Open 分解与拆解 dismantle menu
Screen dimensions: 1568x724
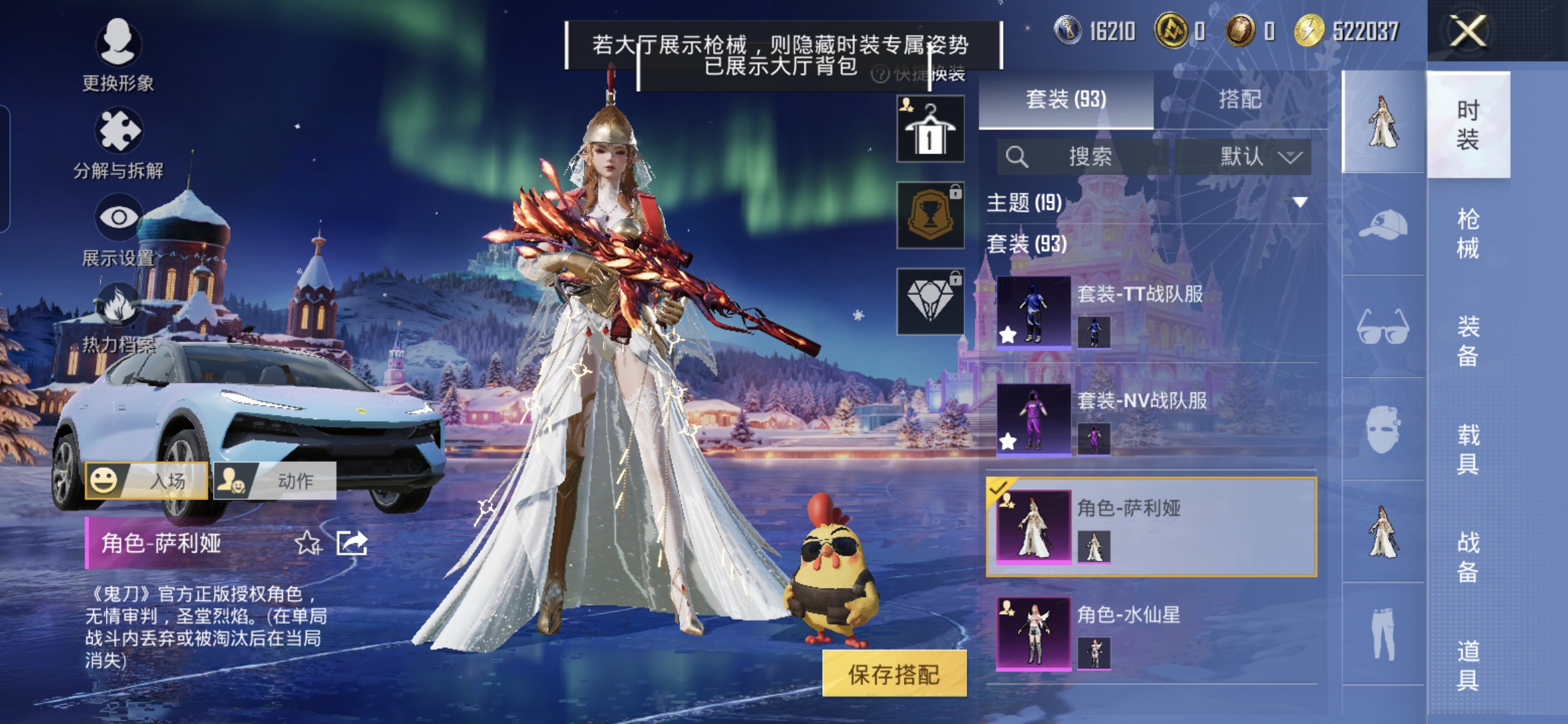(x=118, y=142)
